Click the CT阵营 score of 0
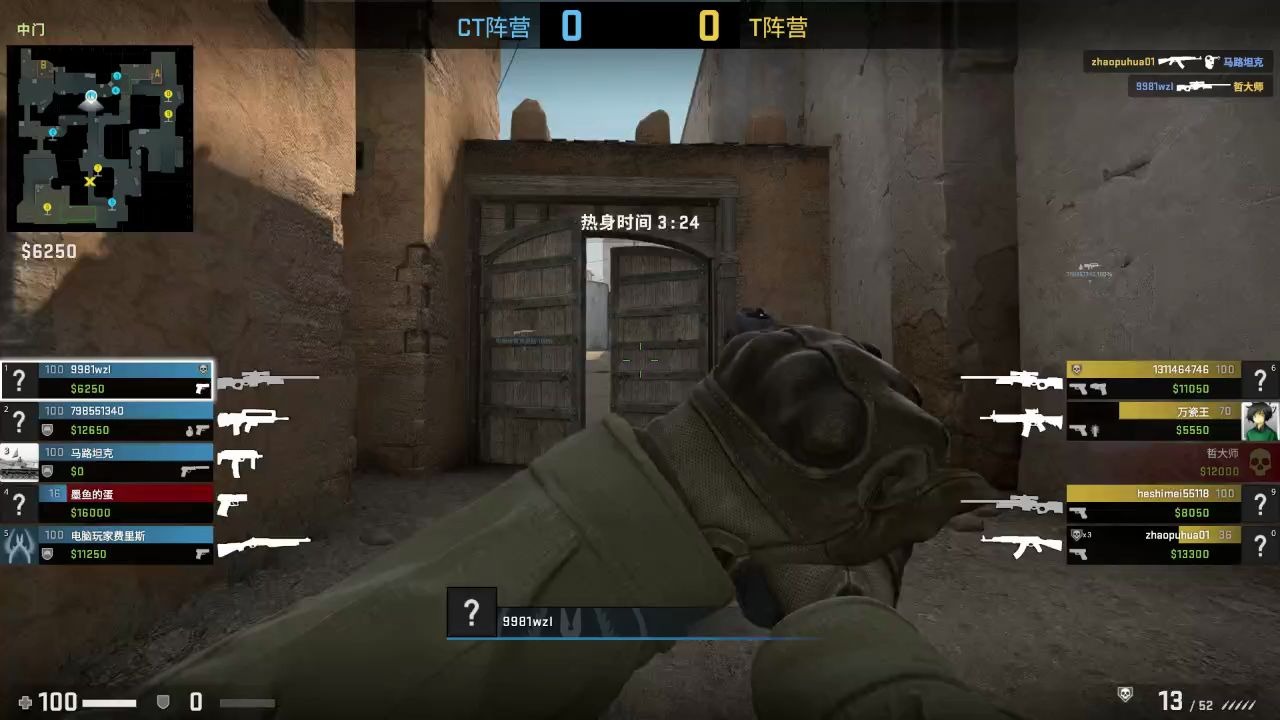 tap(570, 26)
